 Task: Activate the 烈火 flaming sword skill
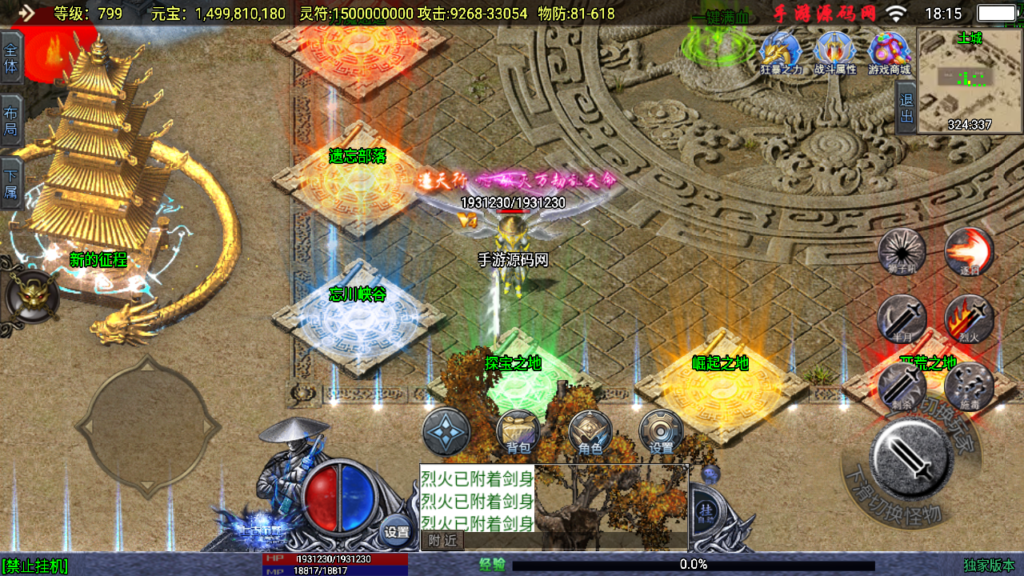click(x=968, y=320)
